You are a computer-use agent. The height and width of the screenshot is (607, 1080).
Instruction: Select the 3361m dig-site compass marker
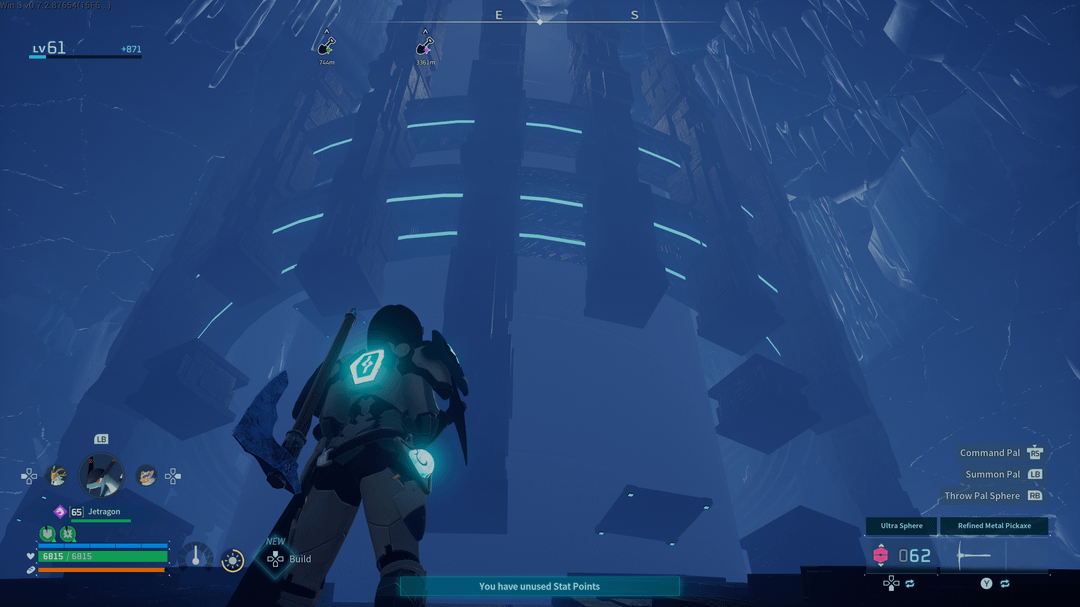pos(425,46)
